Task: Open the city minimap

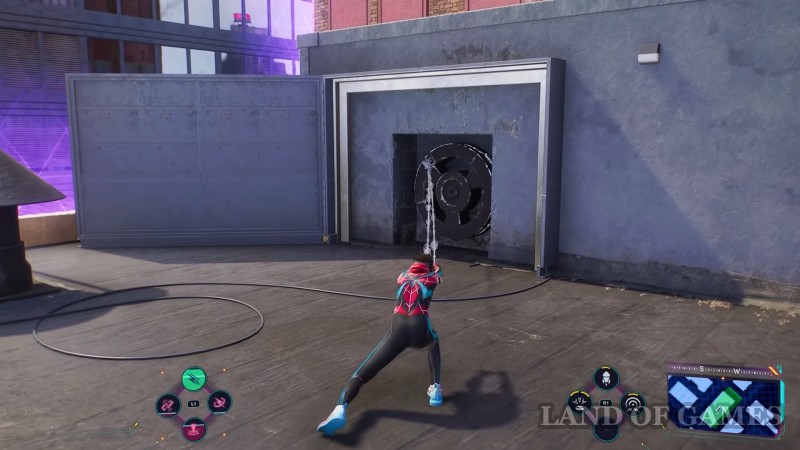Action: point(724,398)
